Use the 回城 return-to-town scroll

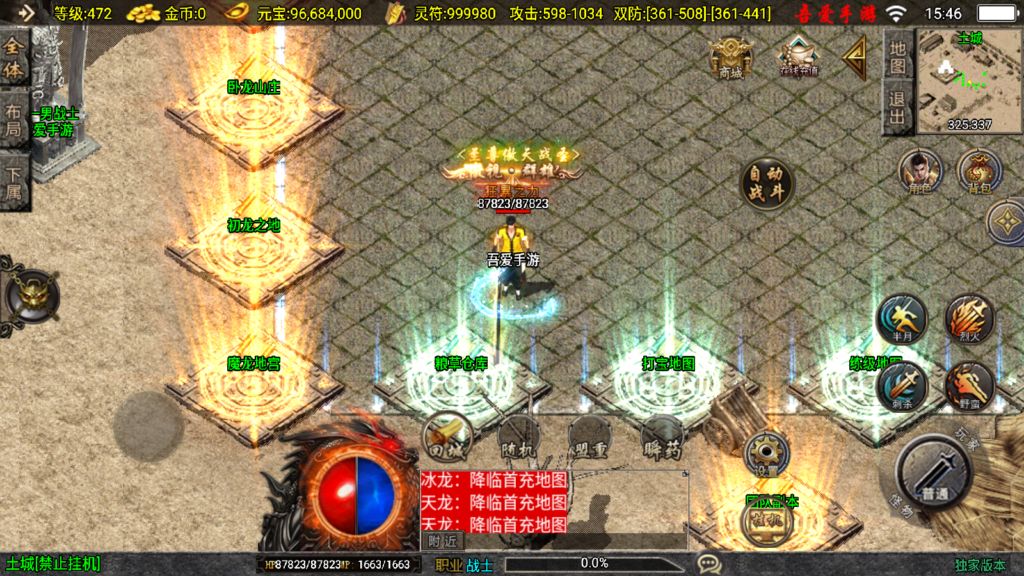click(447, 438)
